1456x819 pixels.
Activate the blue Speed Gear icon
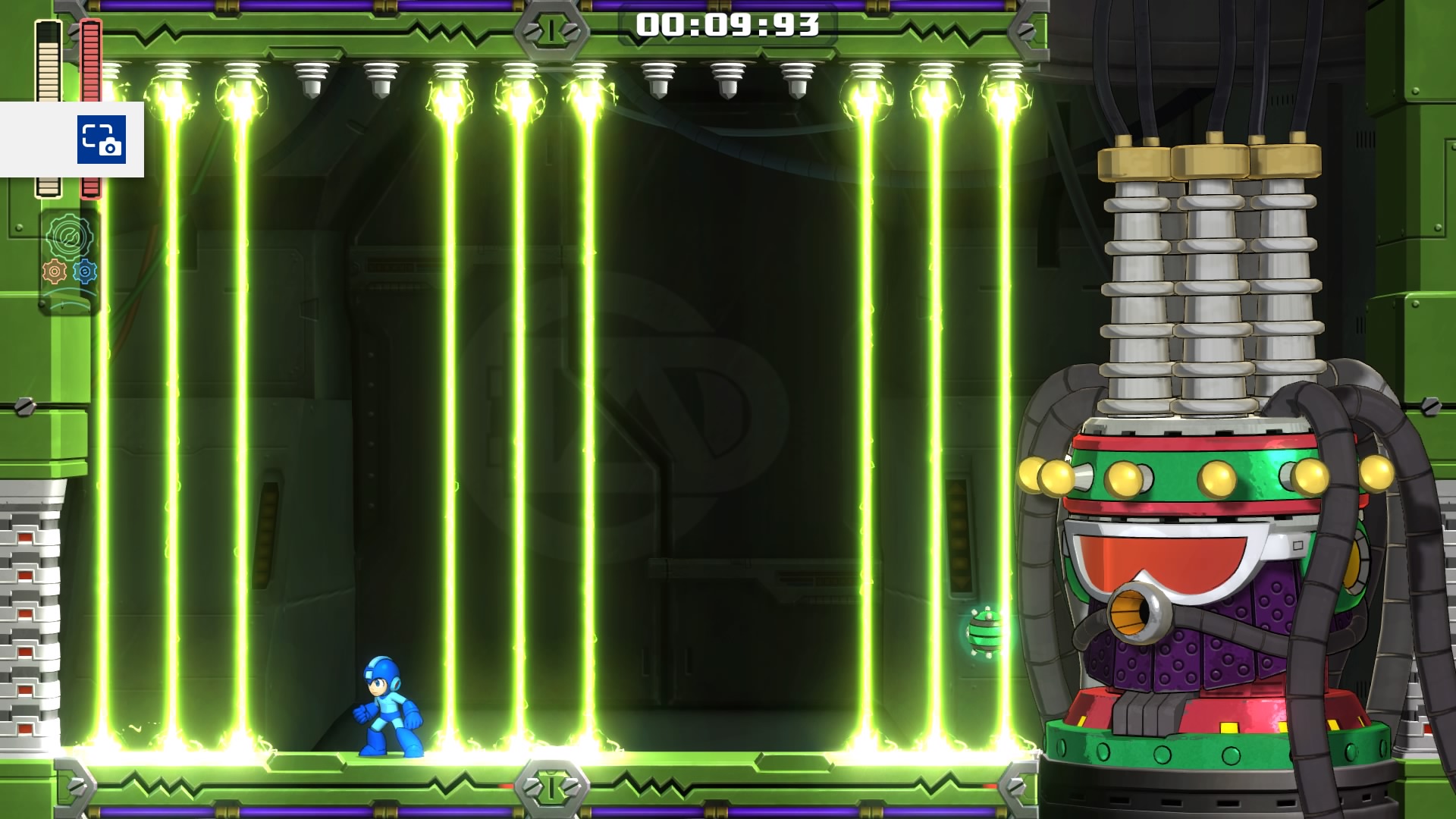pyautogui.click(x=85, y=271)
